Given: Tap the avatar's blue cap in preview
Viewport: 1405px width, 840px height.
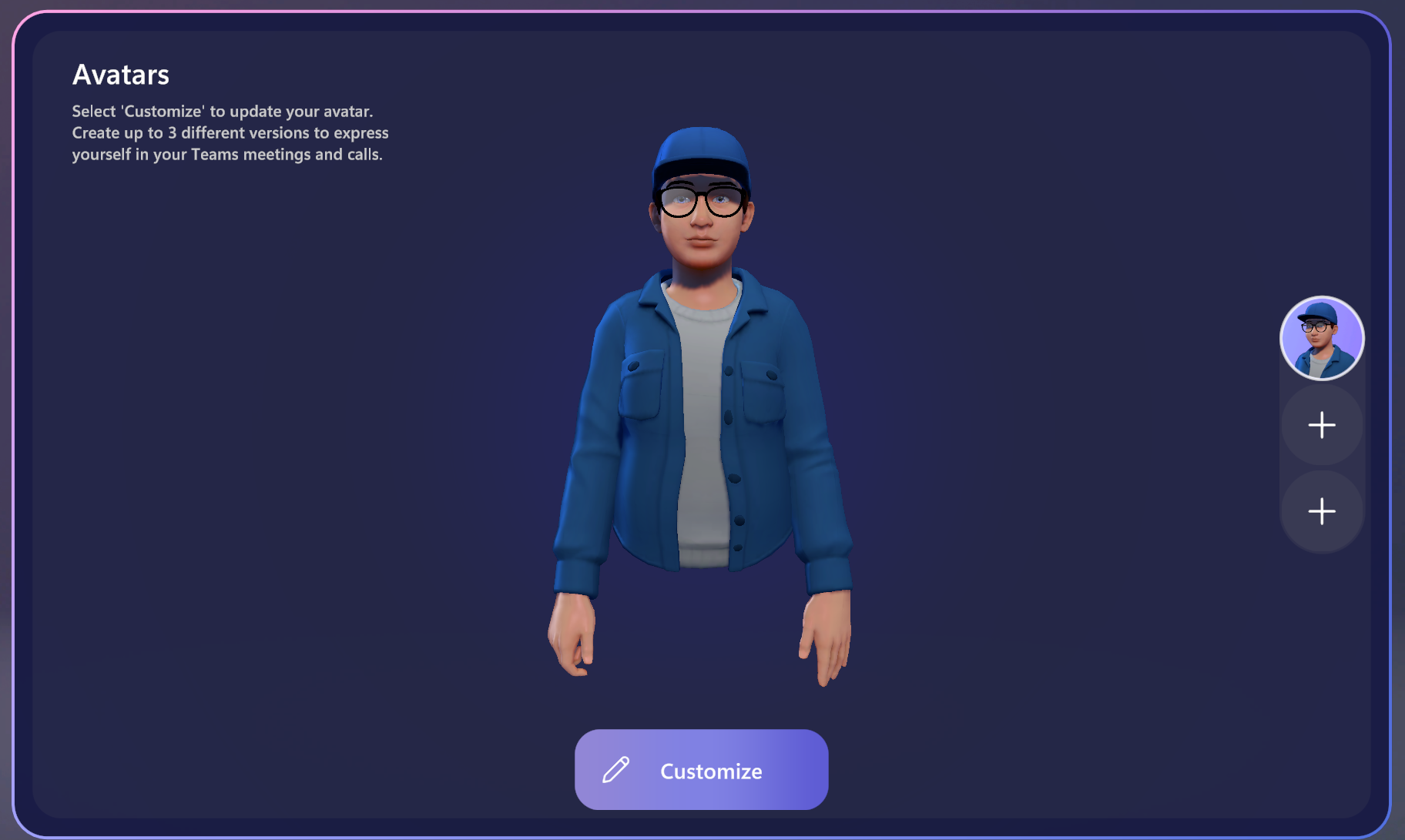Looking at the screenshot, I should click(x=699, y=150).
